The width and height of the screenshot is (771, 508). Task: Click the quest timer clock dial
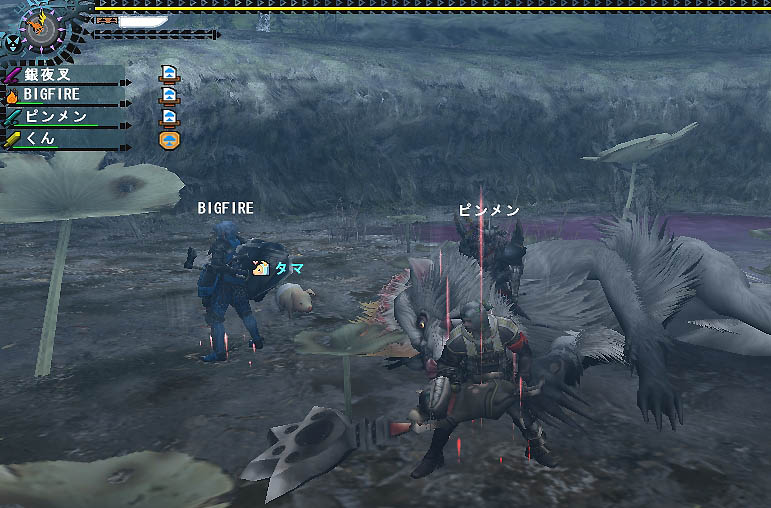pos(44,25)
